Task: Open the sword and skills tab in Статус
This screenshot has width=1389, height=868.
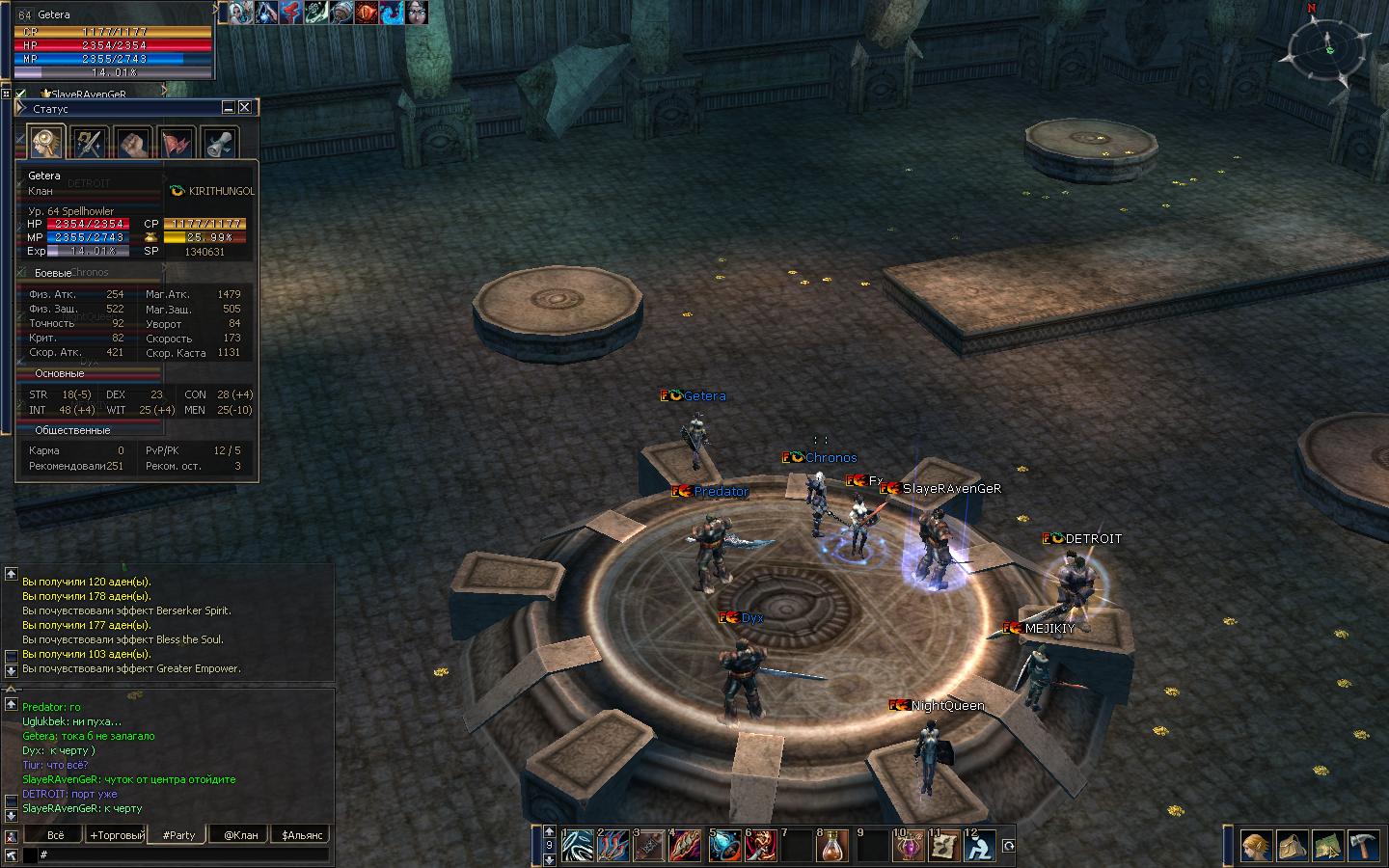Action: point(90,144)
